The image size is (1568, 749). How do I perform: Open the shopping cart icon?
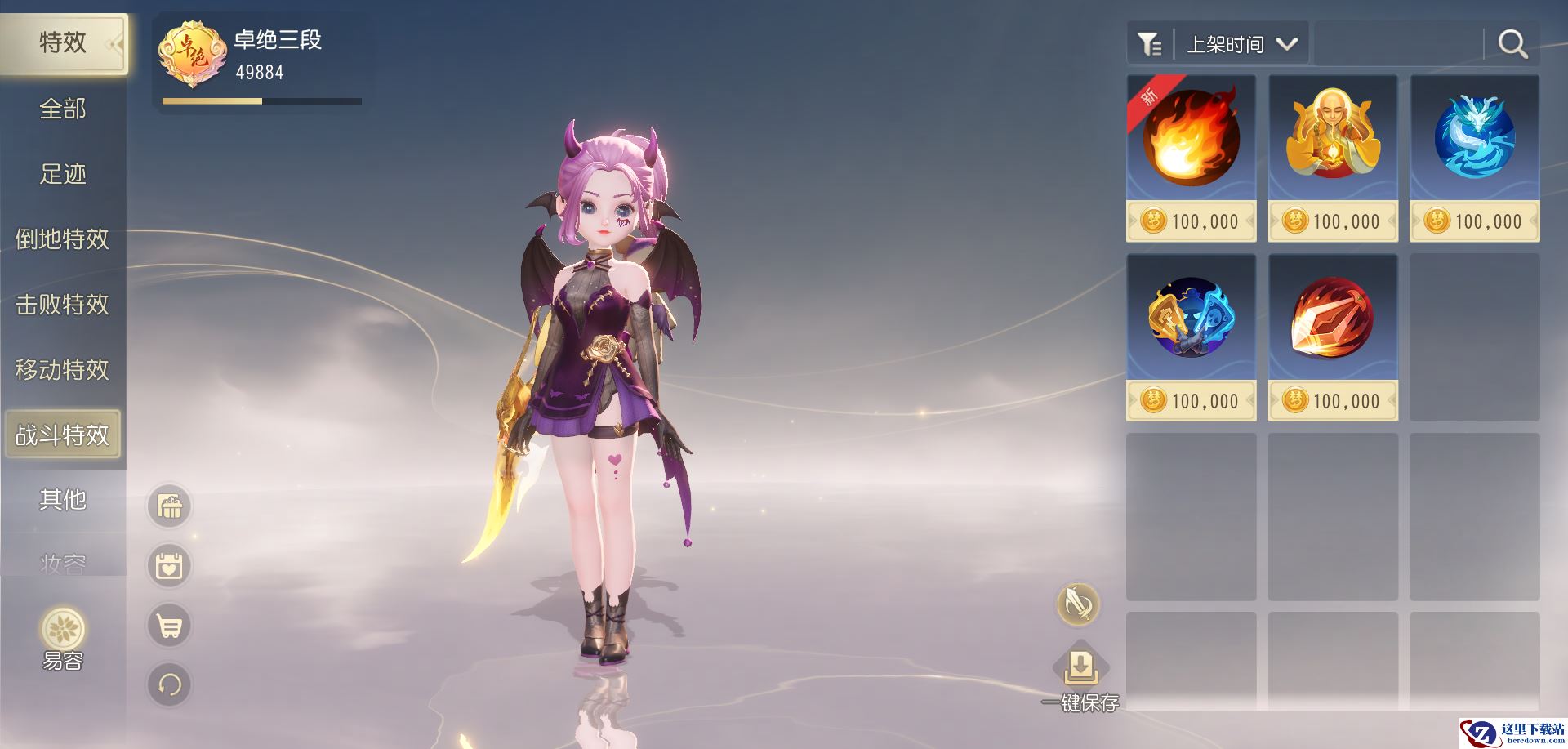(169, 626)
